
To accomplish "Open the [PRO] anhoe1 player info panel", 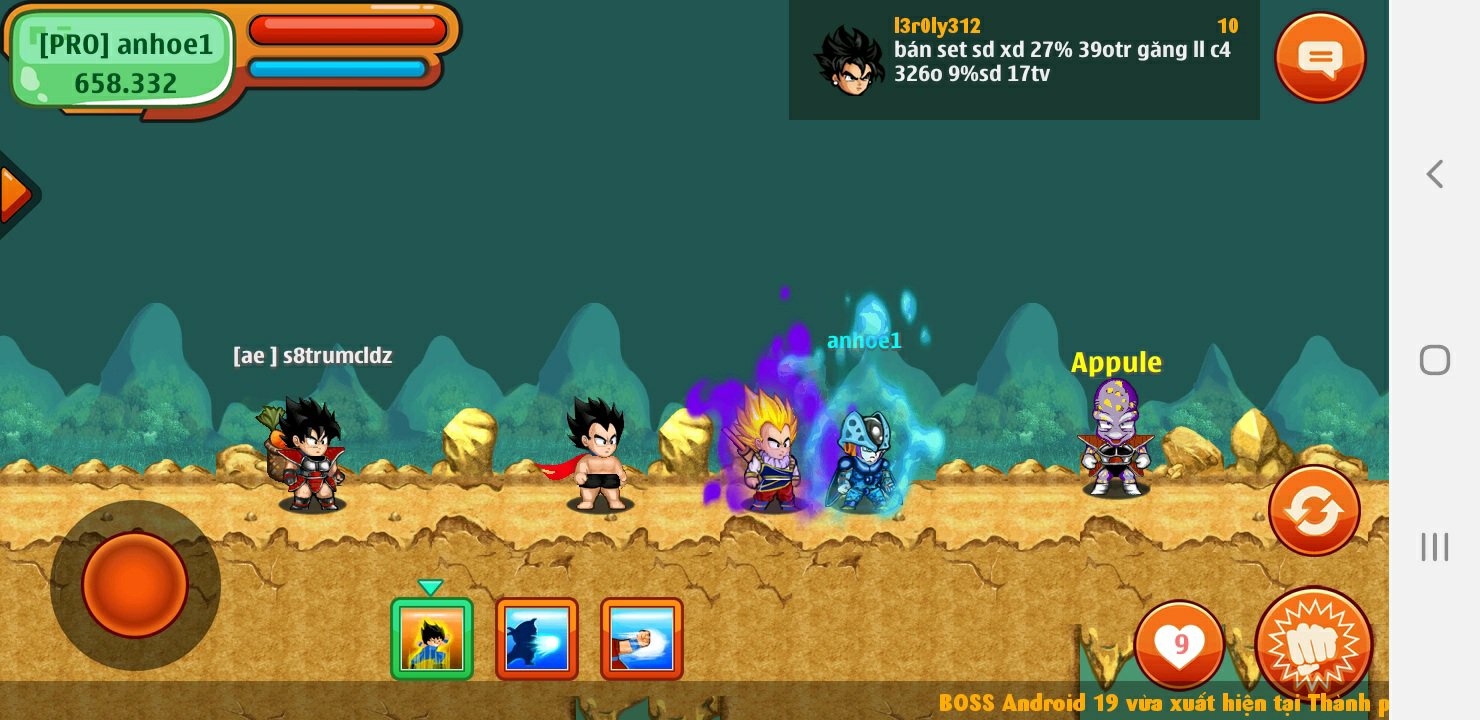I will [125, 60].
